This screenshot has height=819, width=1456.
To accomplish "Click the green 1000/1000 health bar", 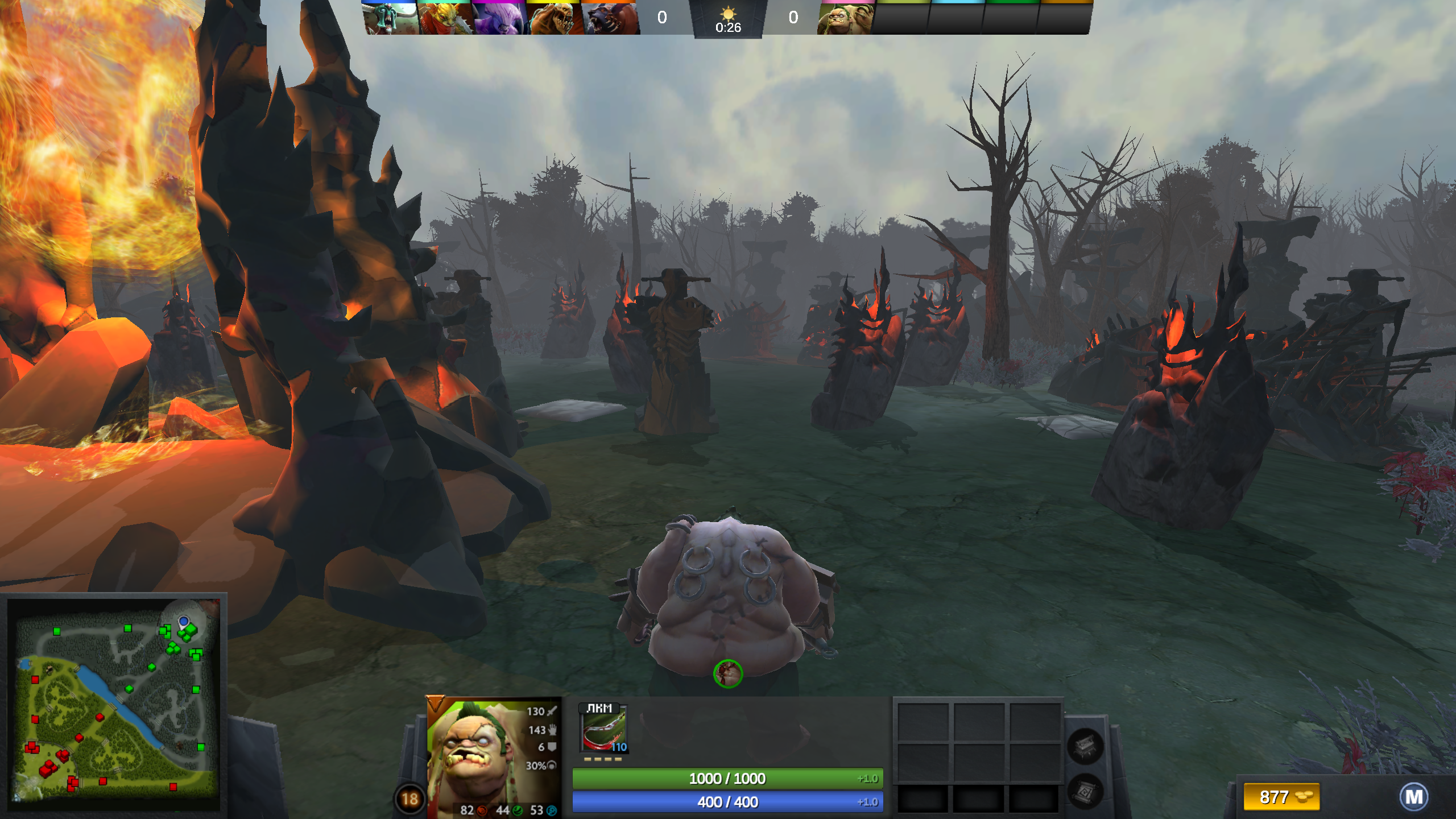I will click(728, 779).
